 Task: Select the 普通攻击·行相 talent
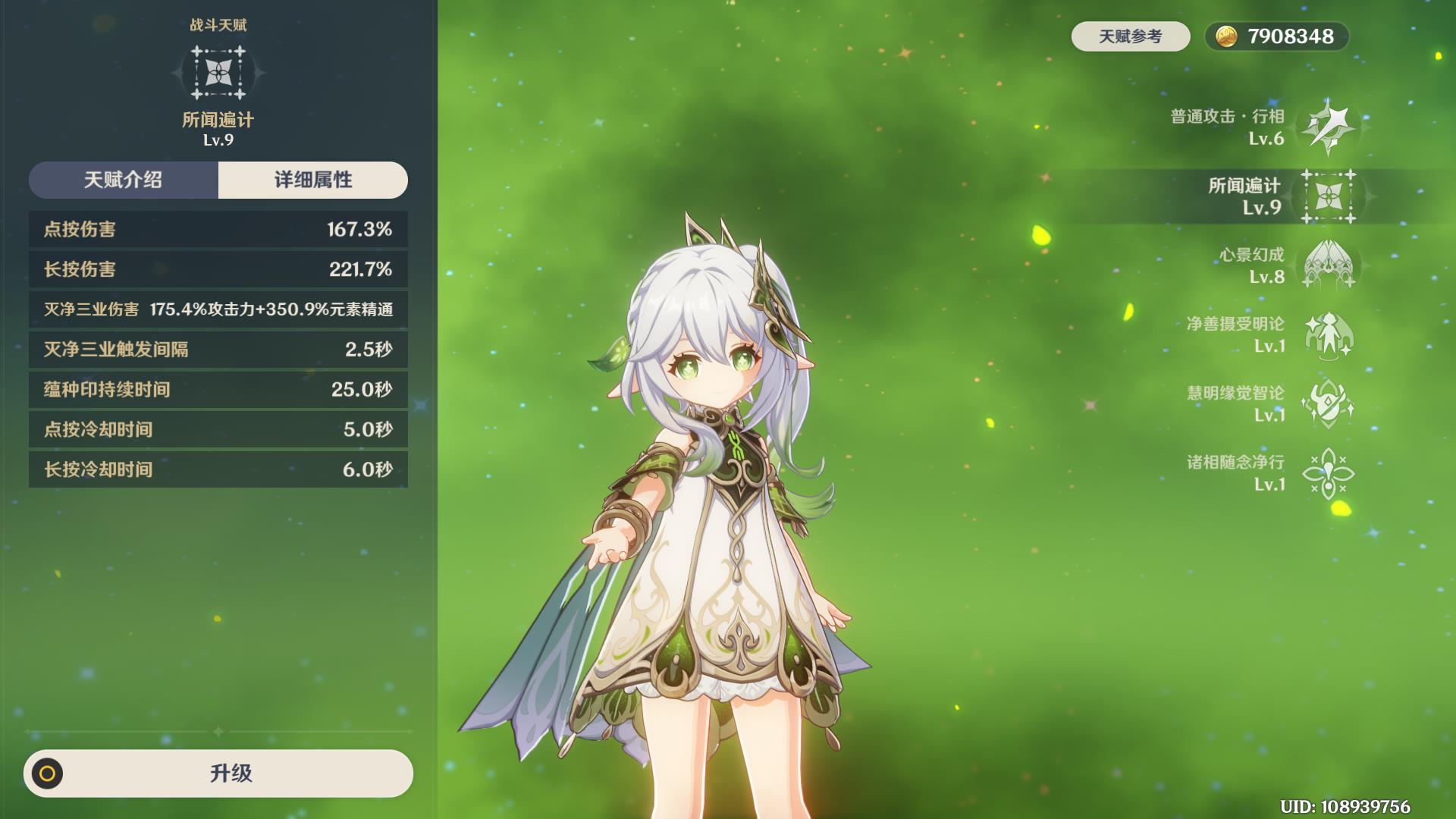point(1328,127)
